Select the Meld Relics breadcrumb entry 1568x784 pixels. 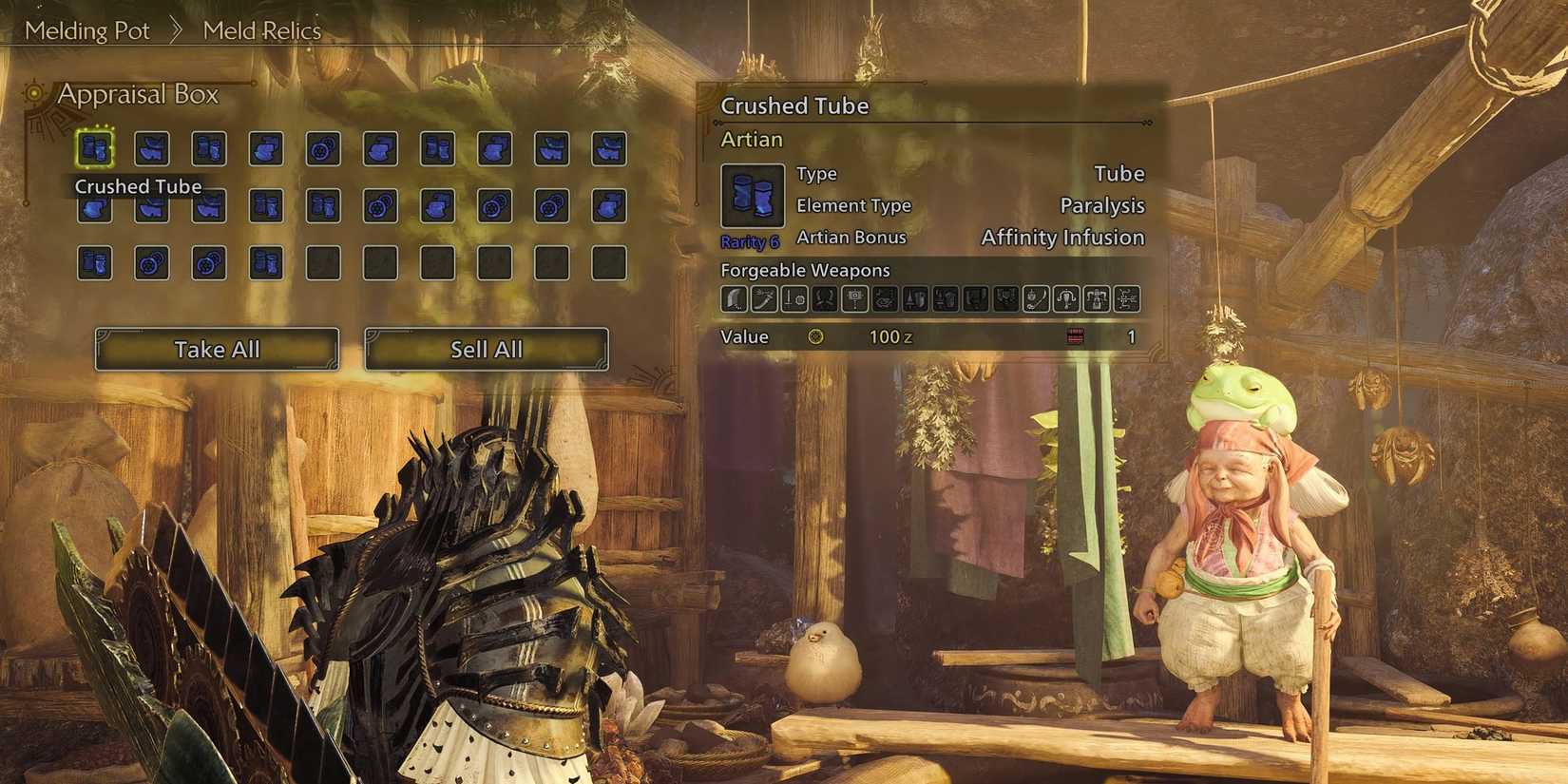coord(261,30)
